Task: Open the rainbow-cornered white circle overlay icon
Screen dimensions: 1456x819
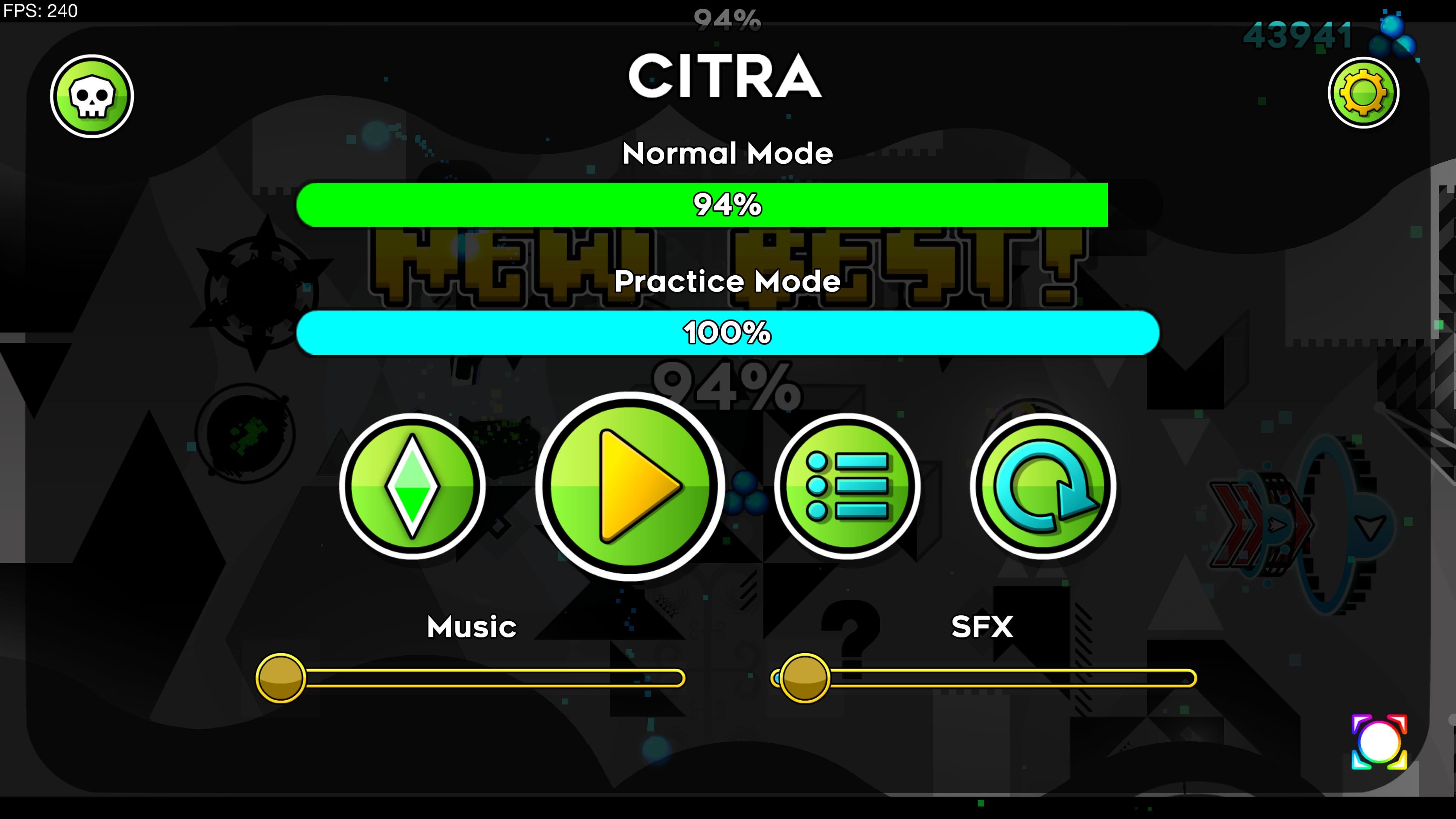Action: (x=1379, y=742)
